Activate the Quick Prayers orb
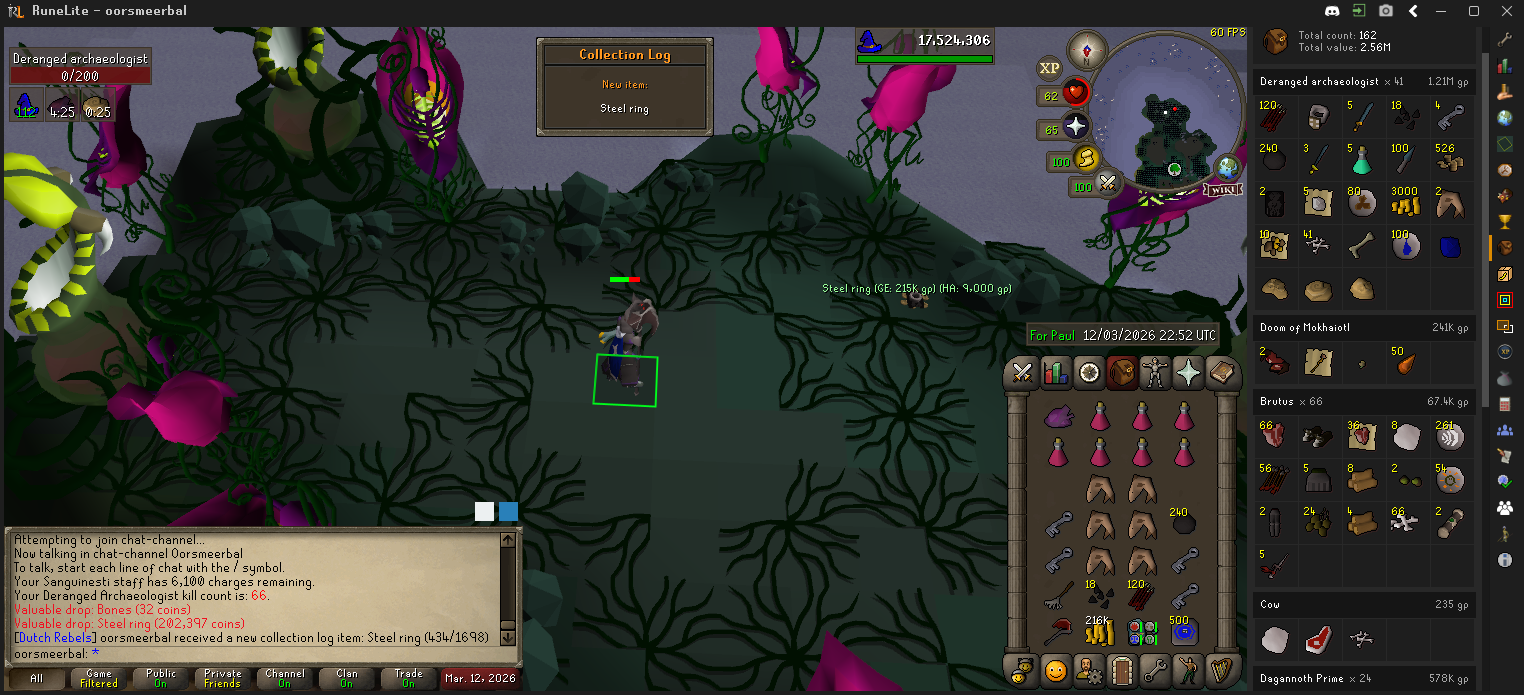The height and width of the screenshot is (695, 1524). (x=1076, y=127)
